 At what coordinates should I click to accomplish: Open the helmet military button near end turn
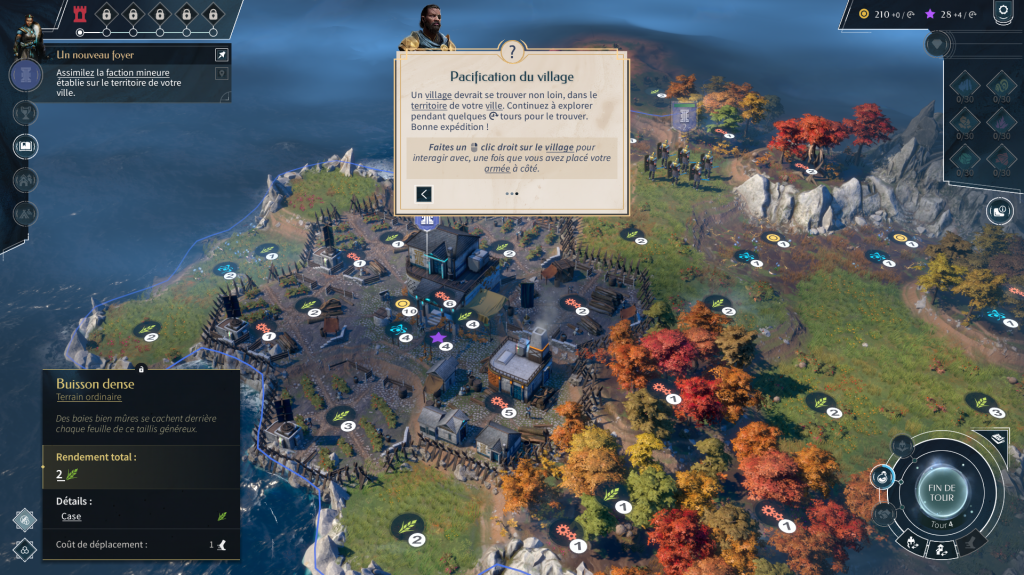click(902, 446)
